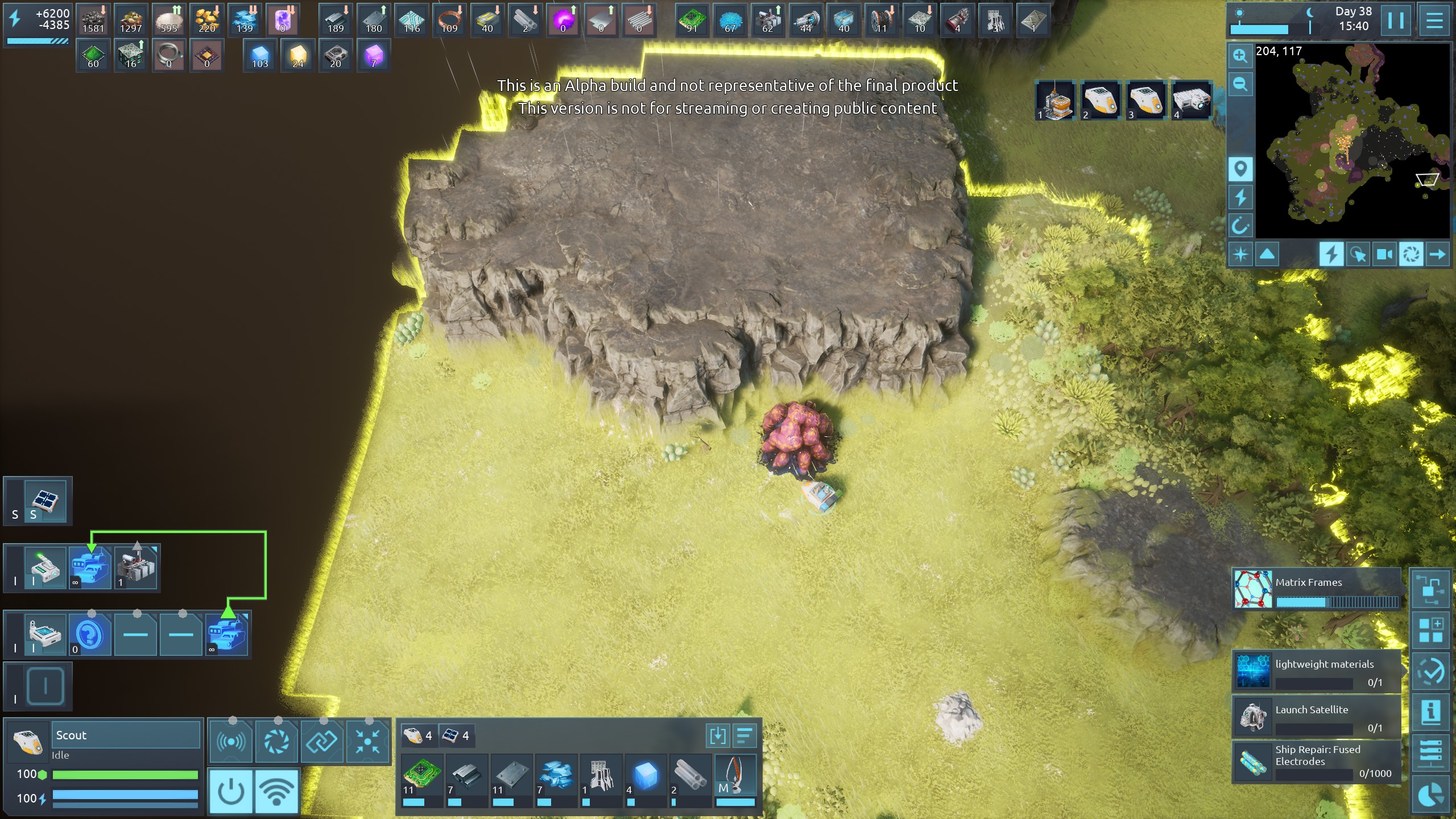Select the circuit board inventory slot
Image resolution: width=1456 pixels, height=819 pixels.
421,776
